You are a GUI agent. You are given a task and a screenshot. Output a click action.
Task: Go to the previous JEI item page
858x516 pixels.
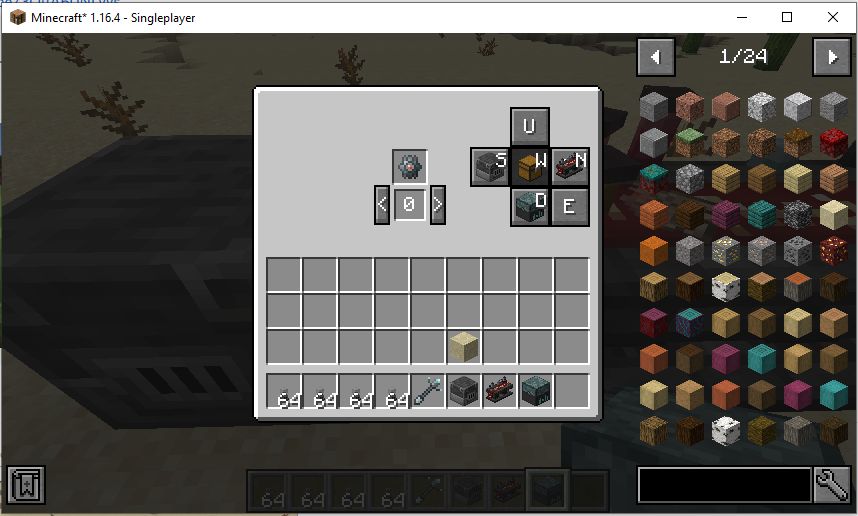(x=656, y=57)
